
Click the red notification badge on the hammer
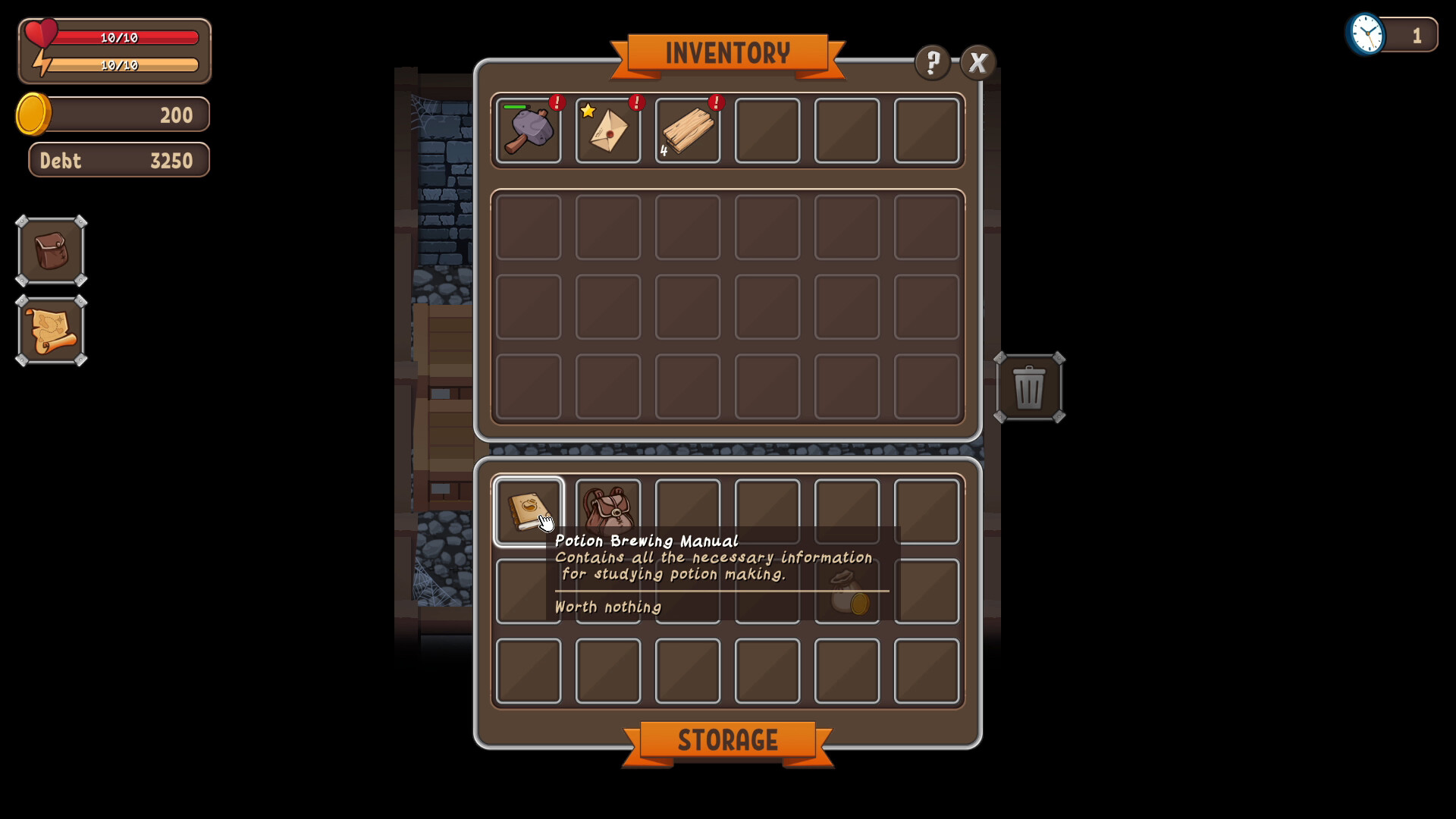click(x=557, y=104)
